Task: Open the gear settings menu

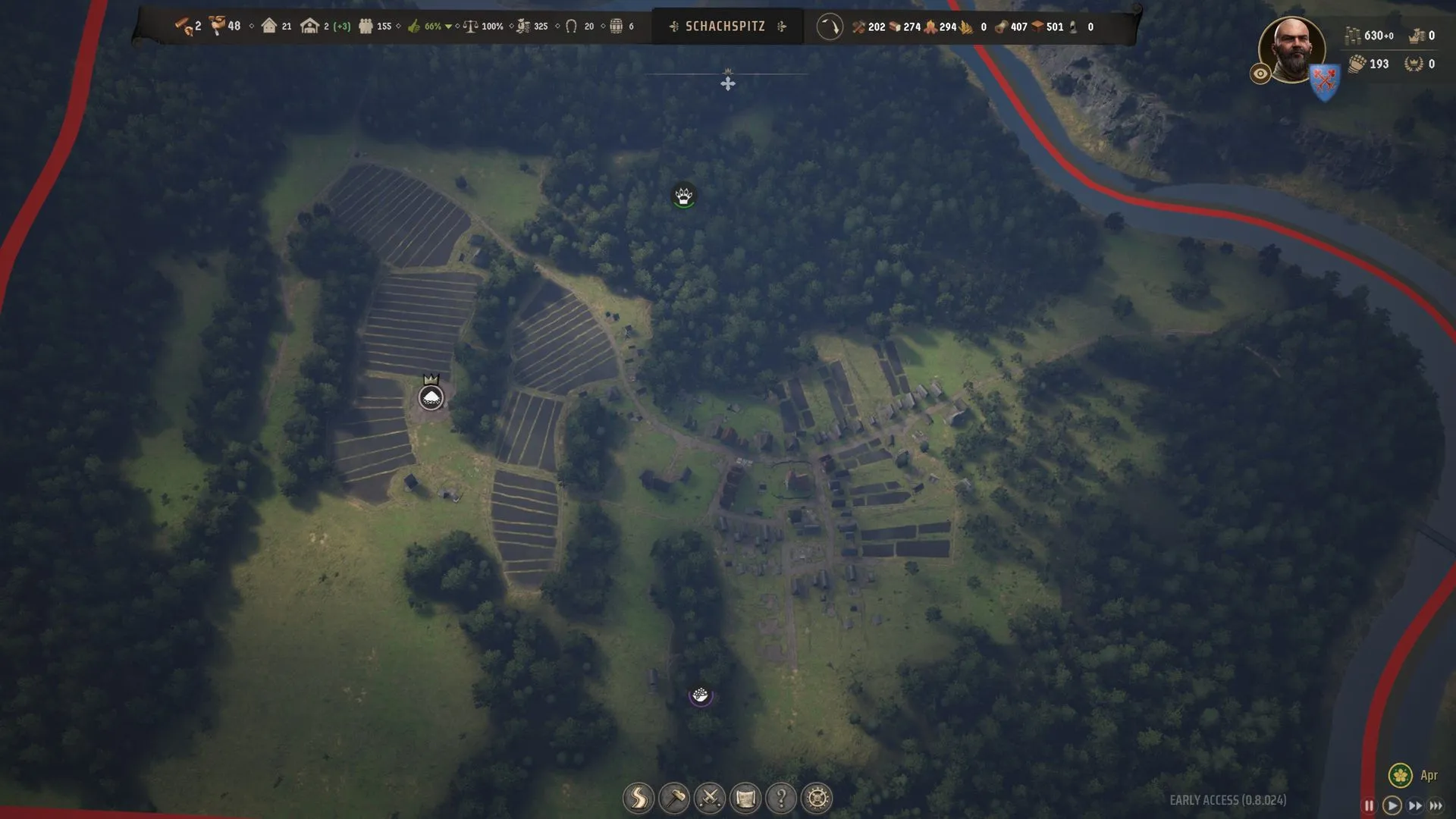Action: (x=817, y=798)
